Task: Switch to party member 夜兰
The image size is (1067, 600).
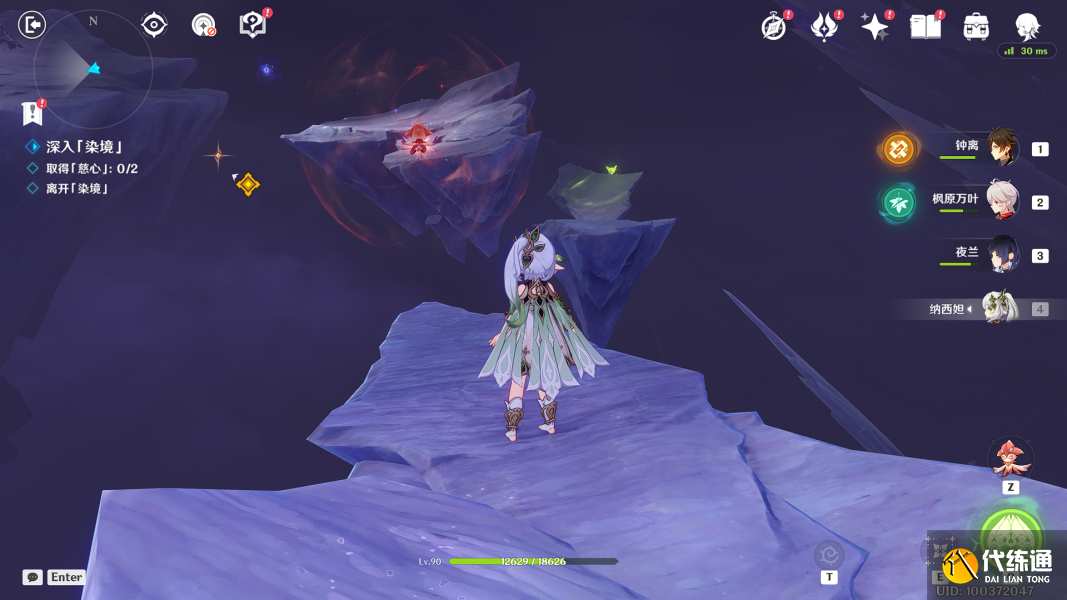Action: coord(1002,254)
